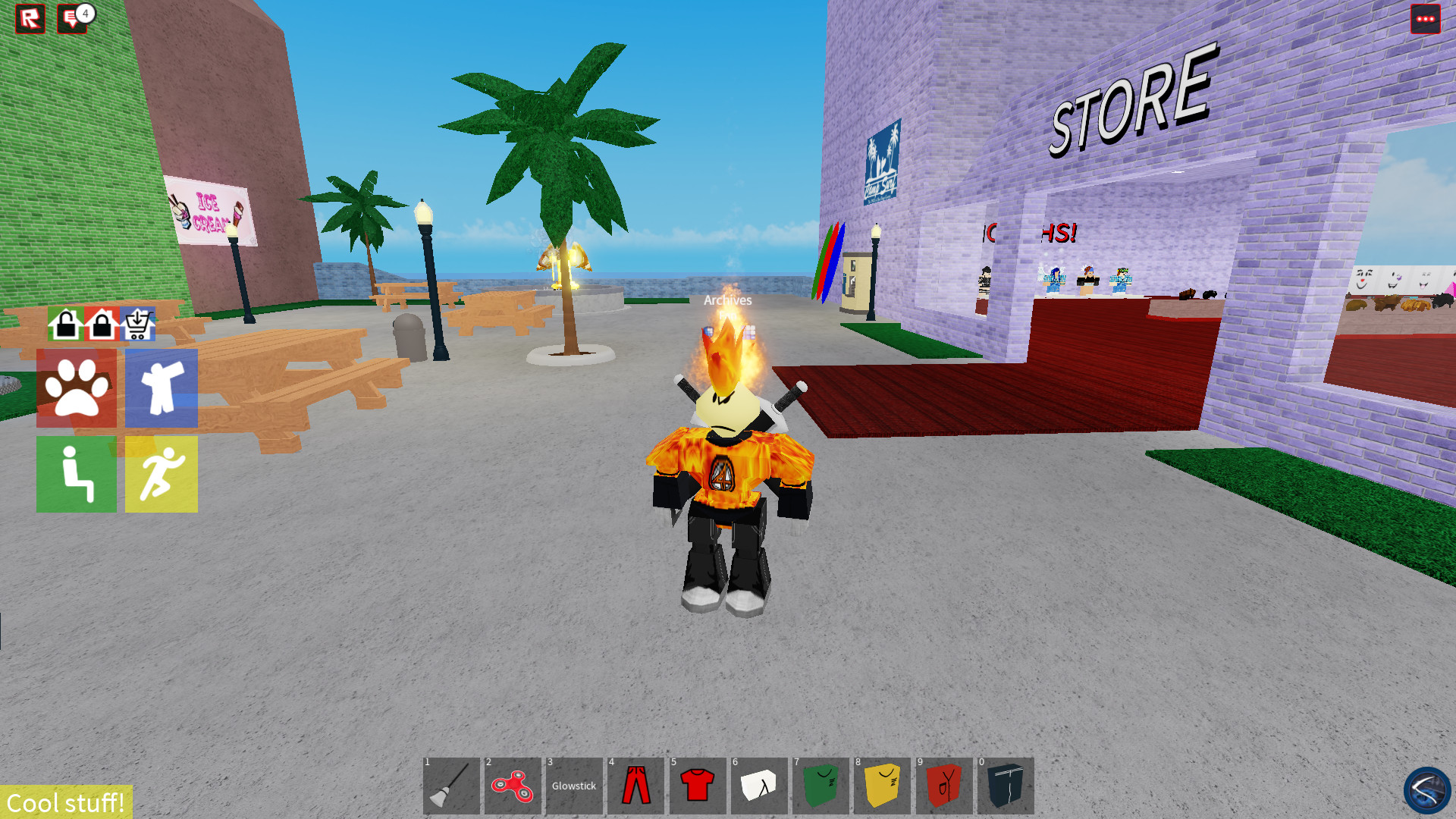Select the yellow gift box in slot 8

[882, 786]
